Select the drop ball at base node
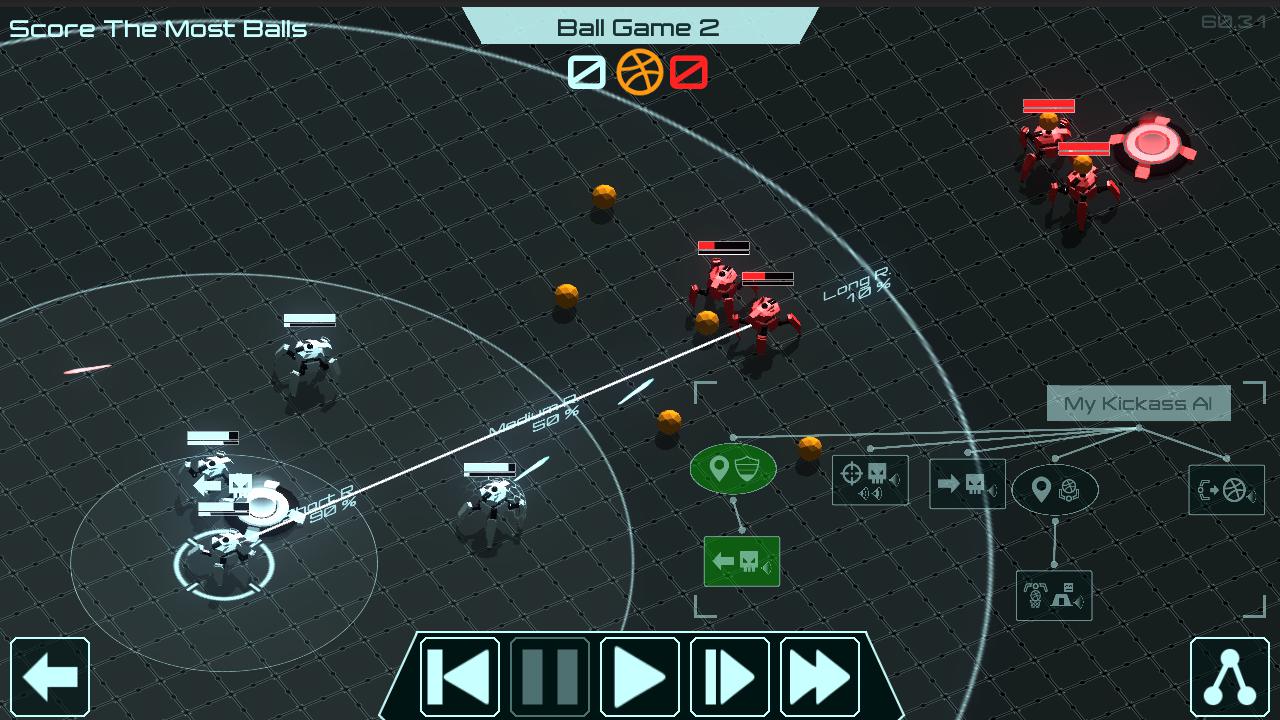This screenshot has width=1280, height=720. 1054,594
